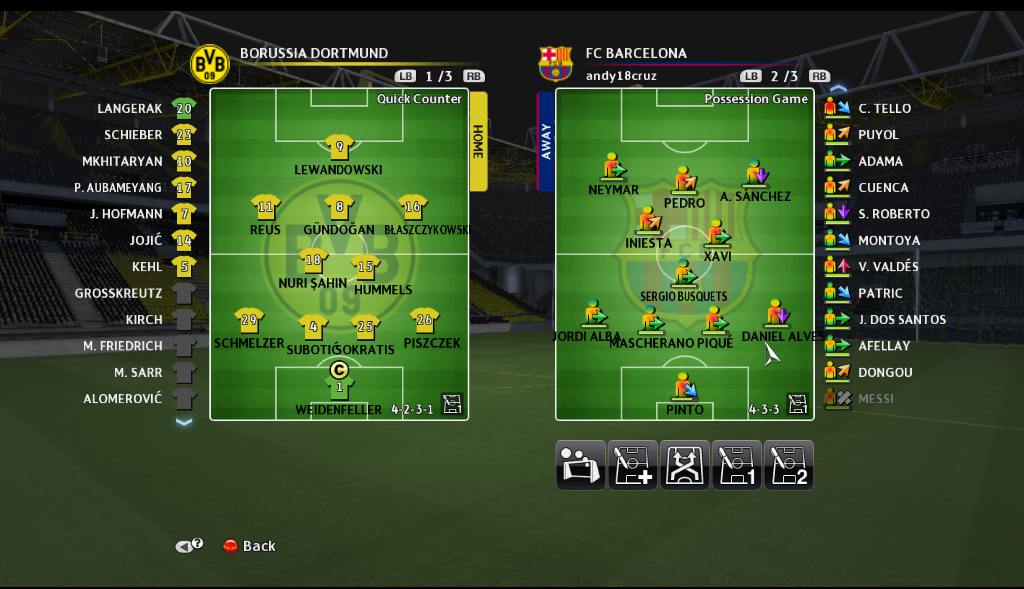Select Neymar on the Barcelona pitch
The height and width of the screenshot is (589, 1024).
(x=612, y=170)
